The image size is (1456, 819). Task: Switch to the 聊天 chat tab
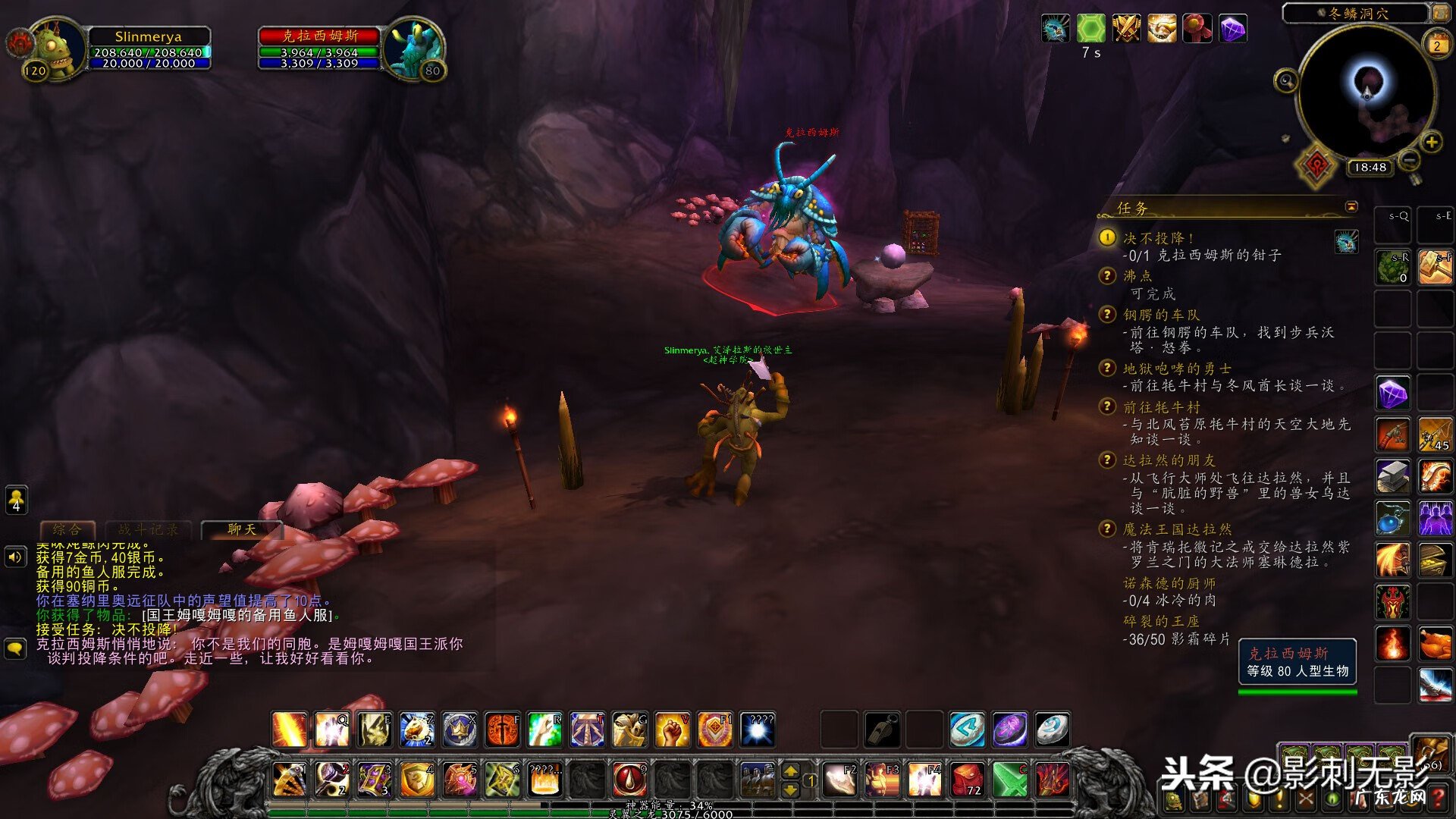click(242, 529)
